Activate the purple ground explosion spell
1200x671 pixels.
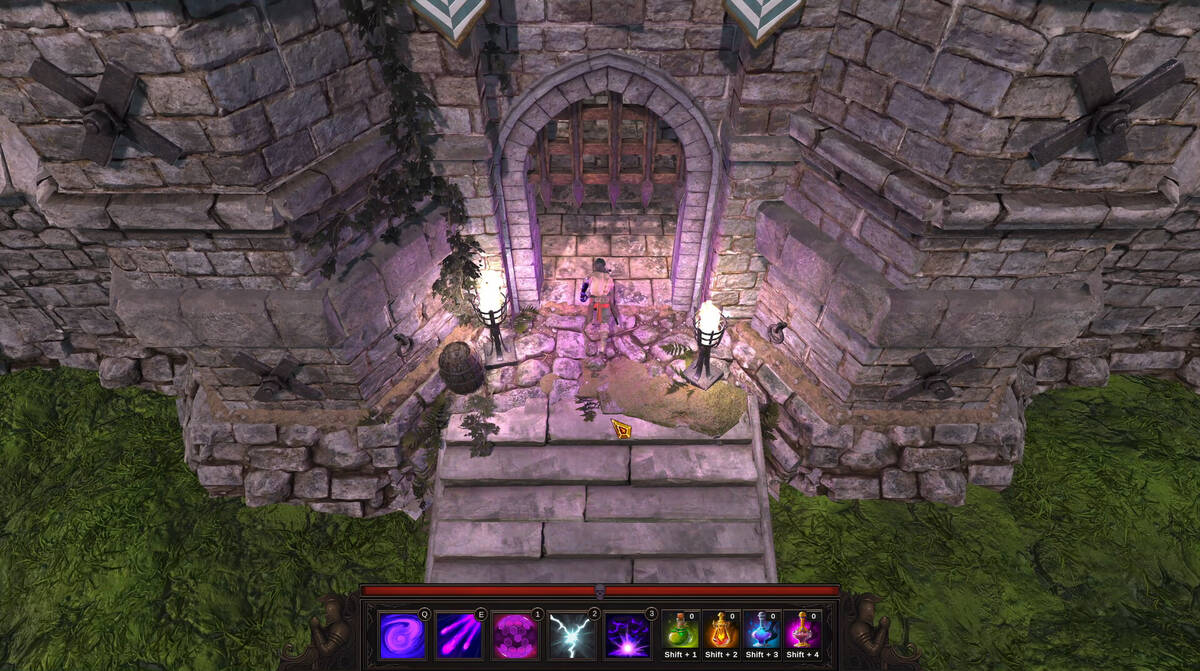pos(628,636)
